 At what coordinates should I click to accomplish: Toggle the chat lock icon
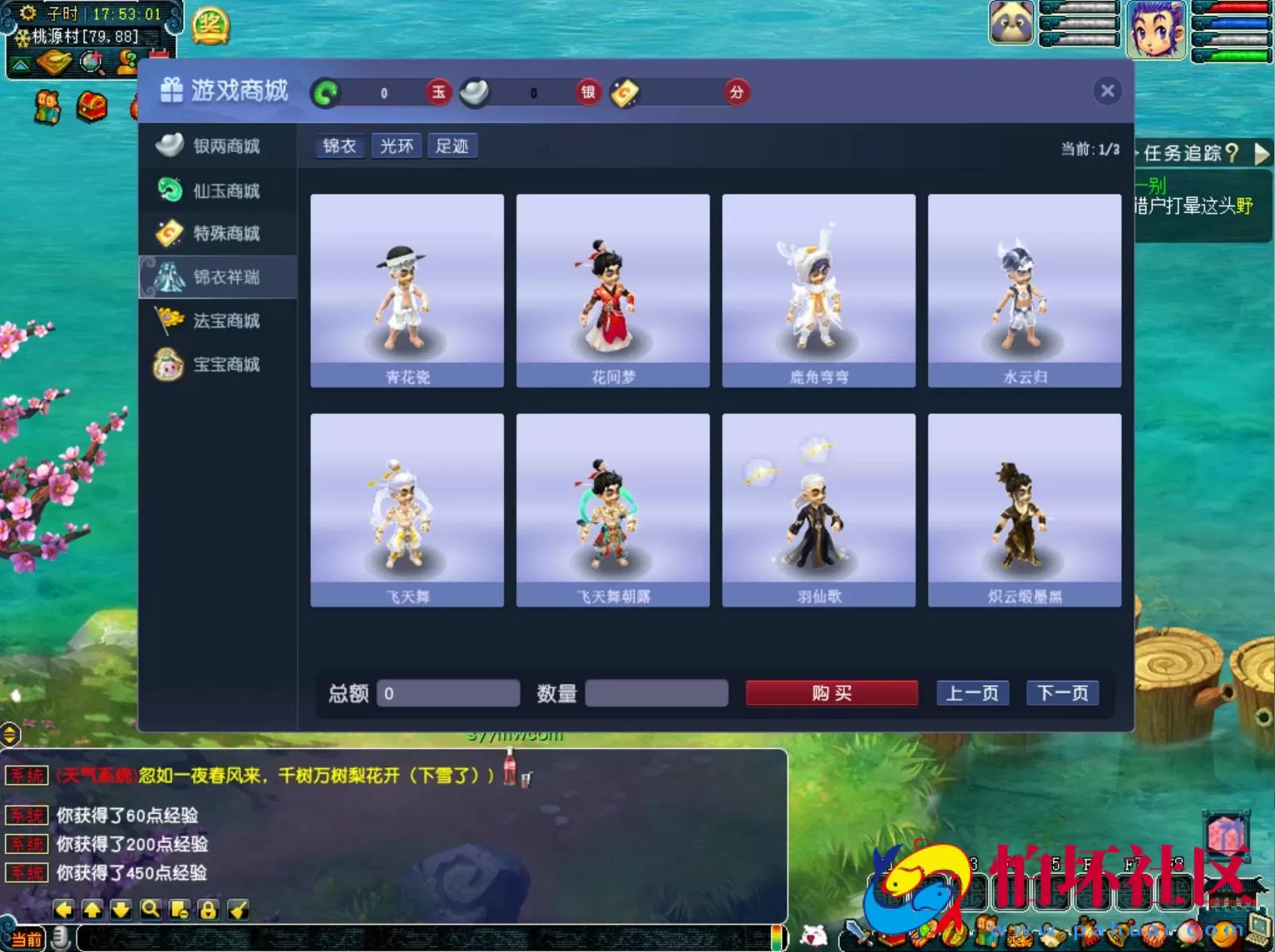208,910
